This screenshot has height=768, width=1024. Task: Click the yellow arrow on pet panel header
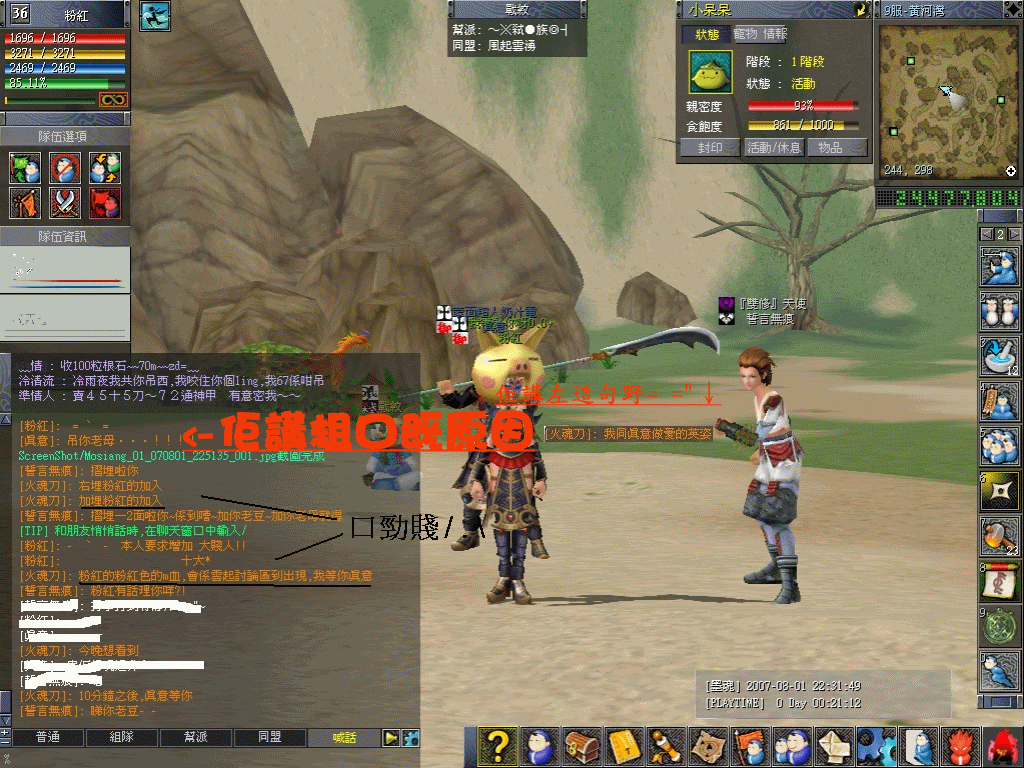pyautogui.click(x=860, y=10)
